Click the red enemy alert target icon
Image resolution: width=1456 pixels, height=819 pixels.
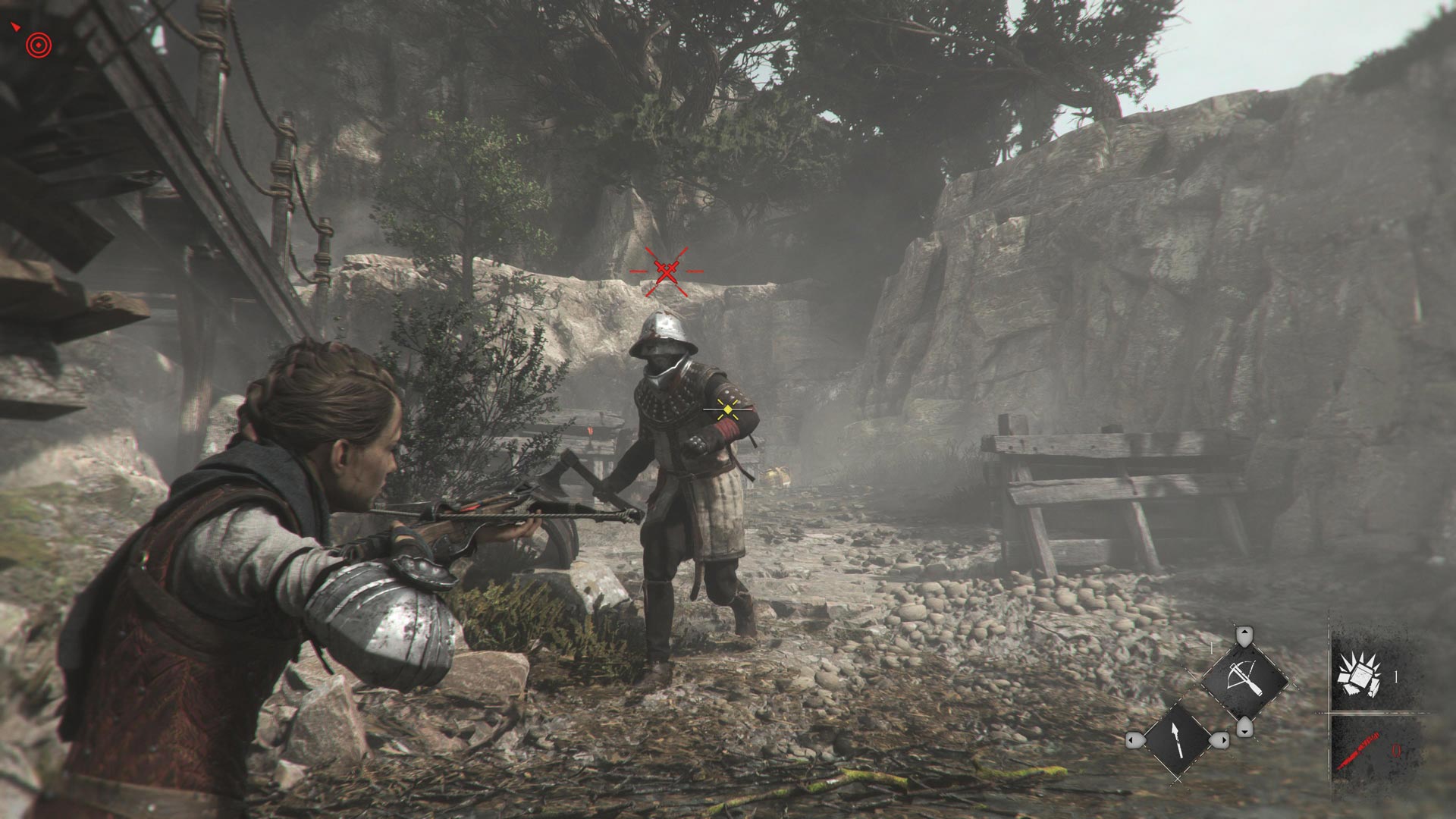39,46
